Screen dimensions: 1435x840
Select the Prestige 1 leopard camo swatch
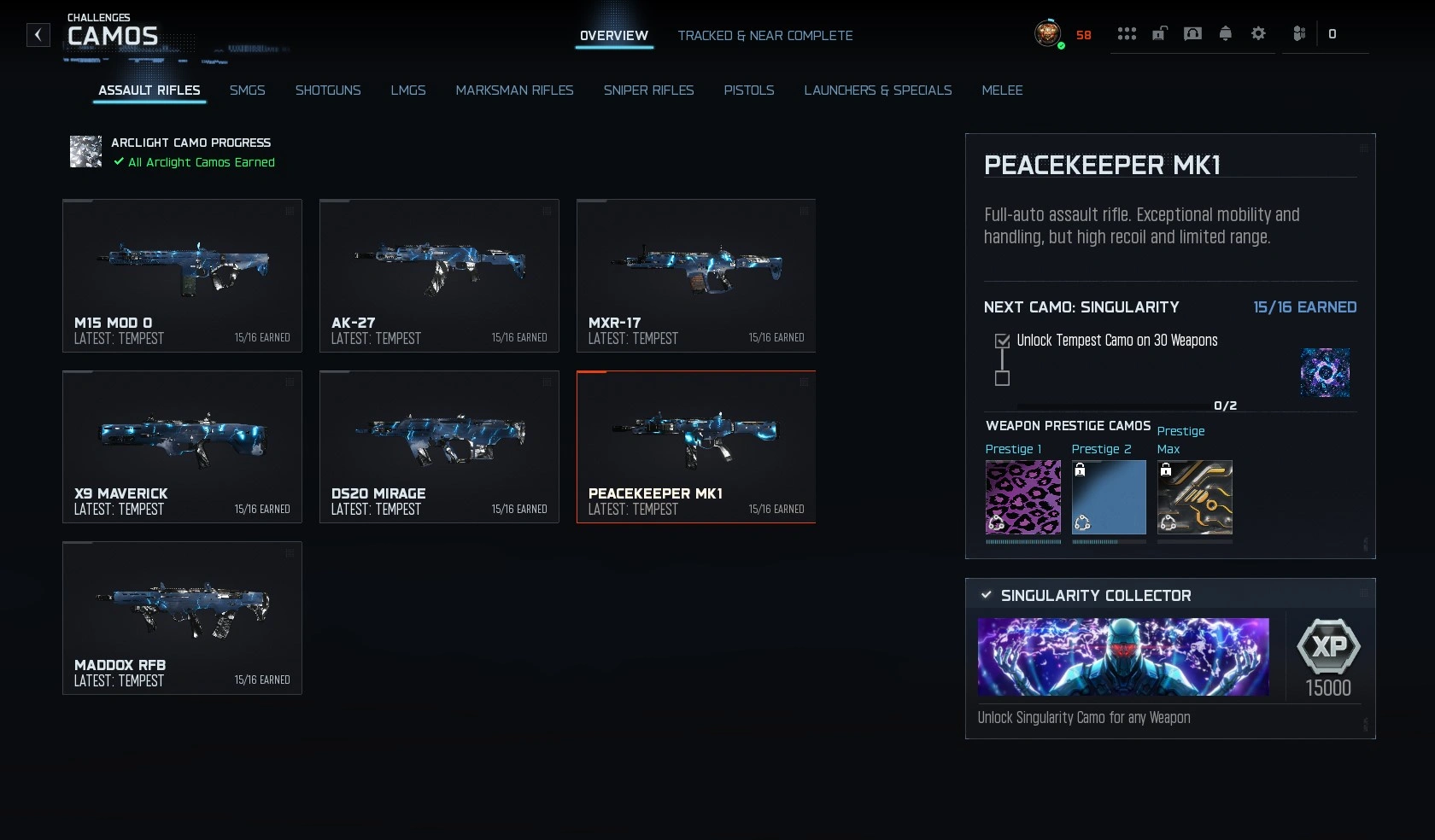[x=1022, y=498]
